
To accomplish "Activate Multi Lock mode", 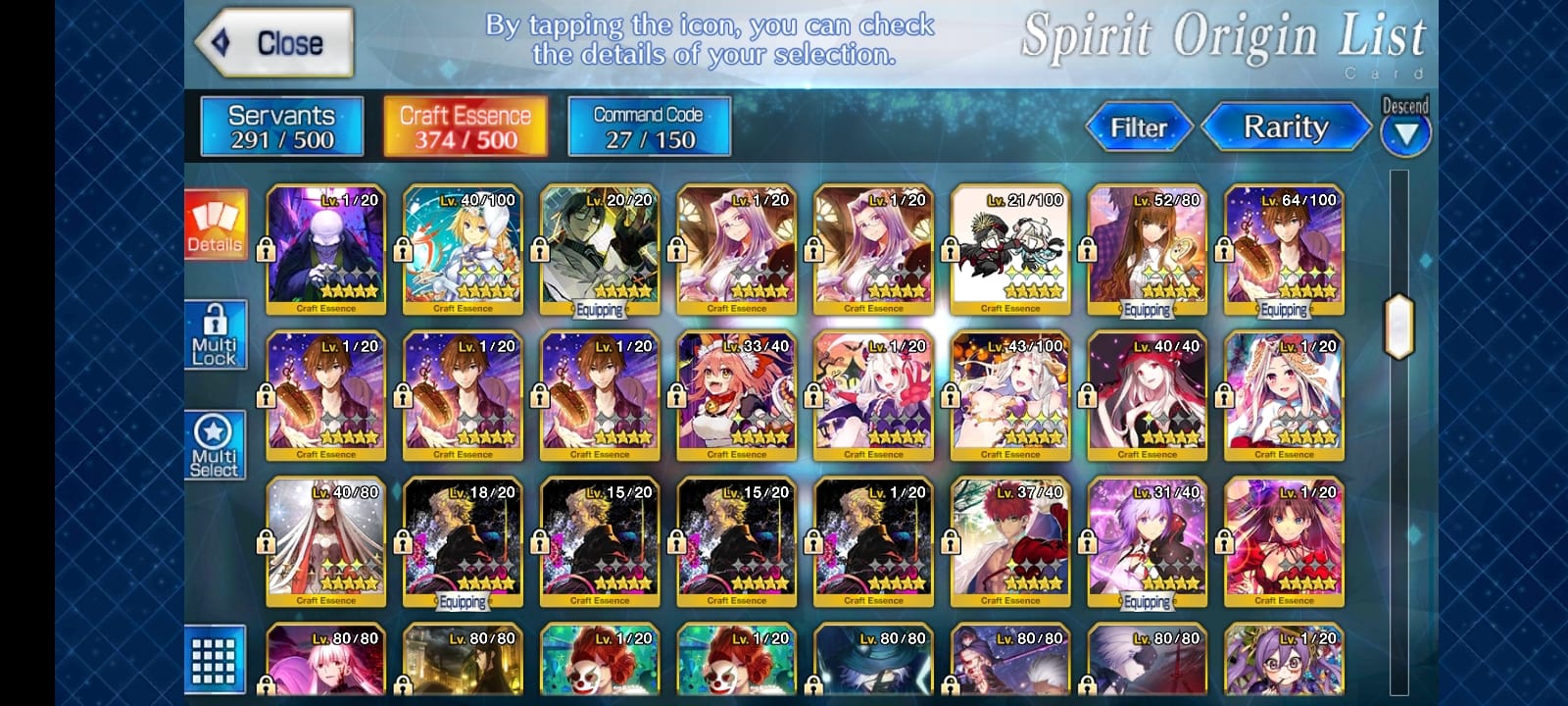I will (216, 335).
